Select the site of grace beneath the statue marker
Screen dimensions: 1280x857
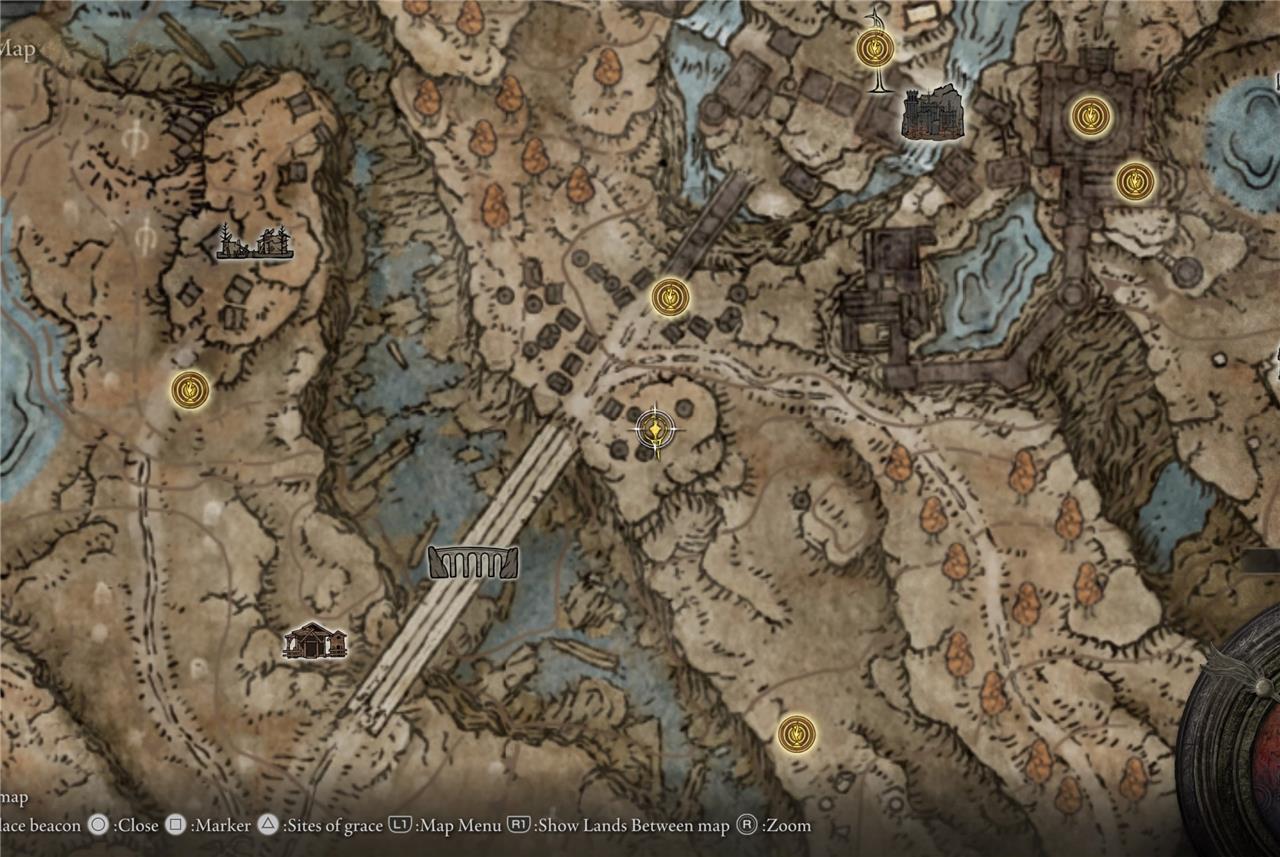coord(875,48)
